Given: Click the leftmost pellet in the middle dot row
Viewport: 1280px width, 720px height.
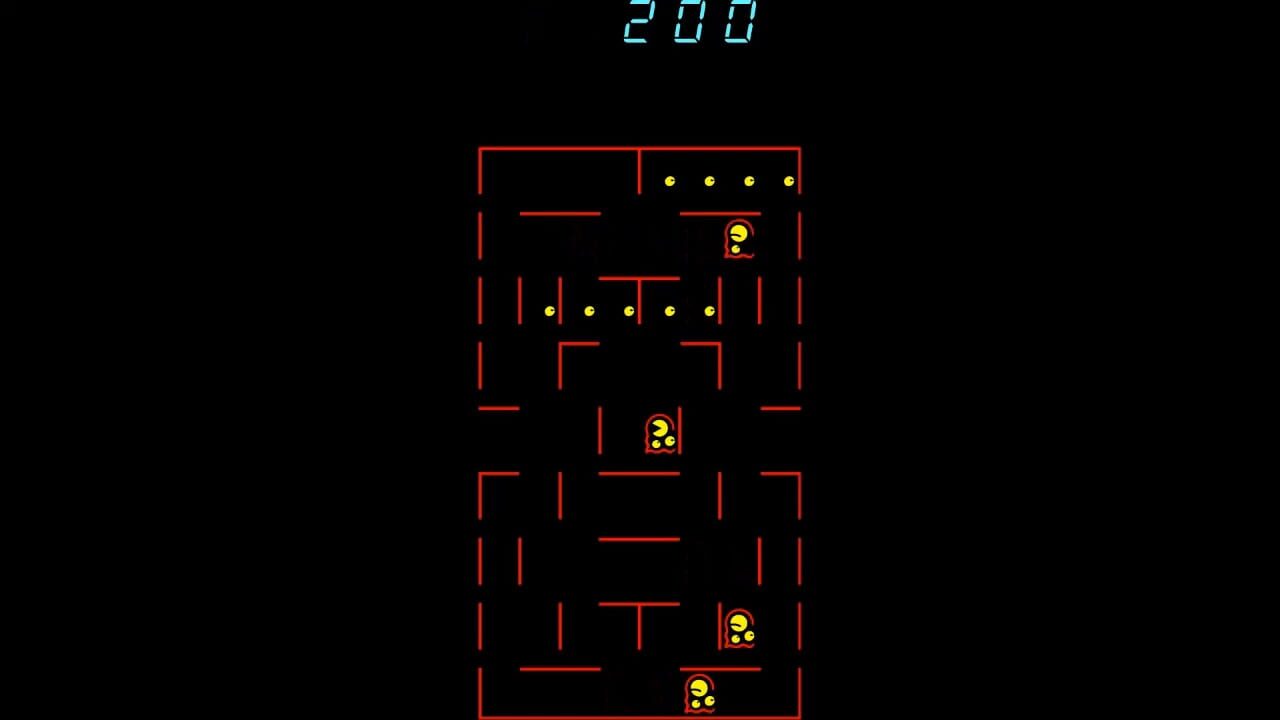Looking at the screenshot, I should 549,310.
